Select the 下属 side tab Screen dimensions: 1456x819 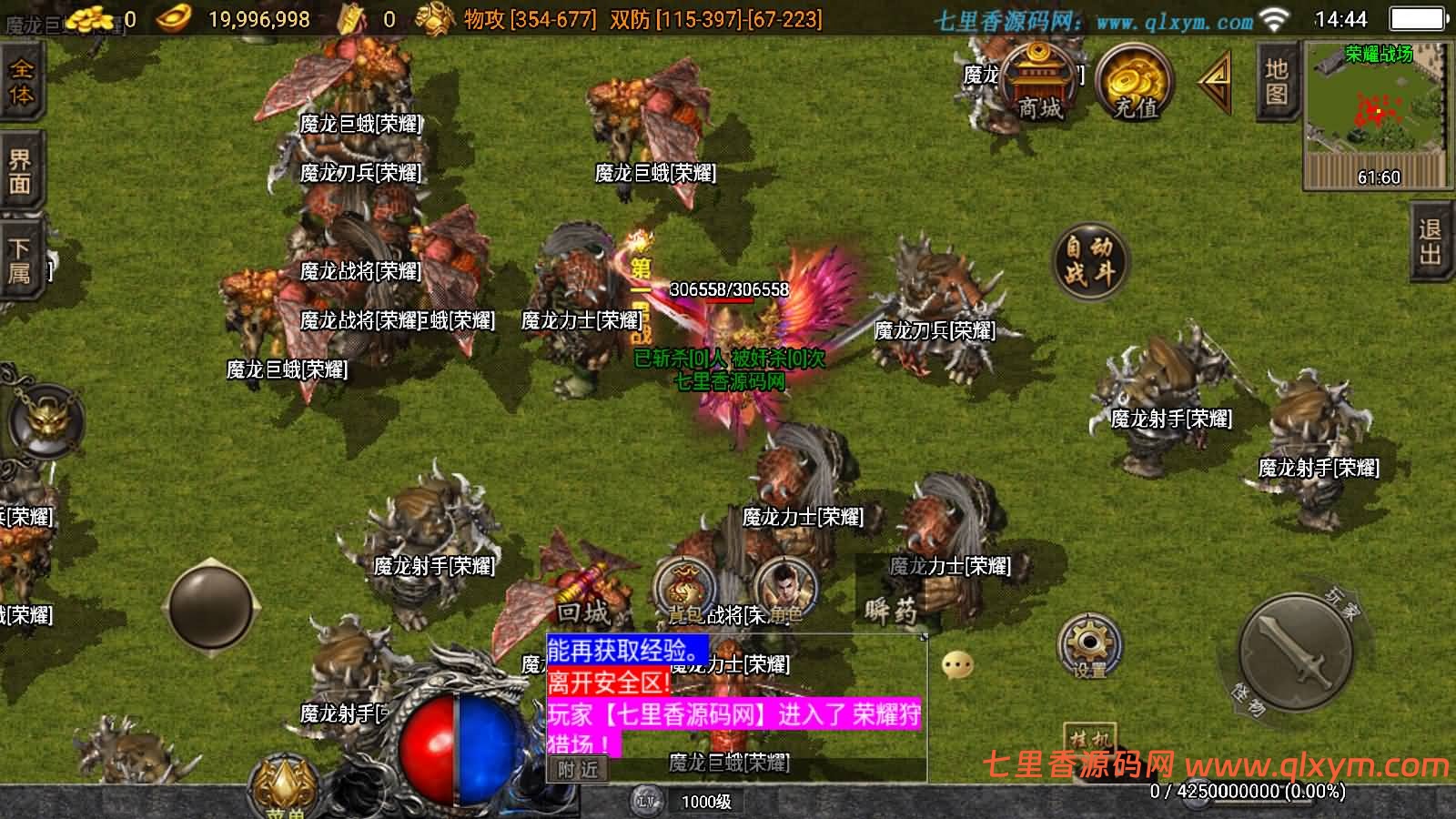[x=20, y=260]
